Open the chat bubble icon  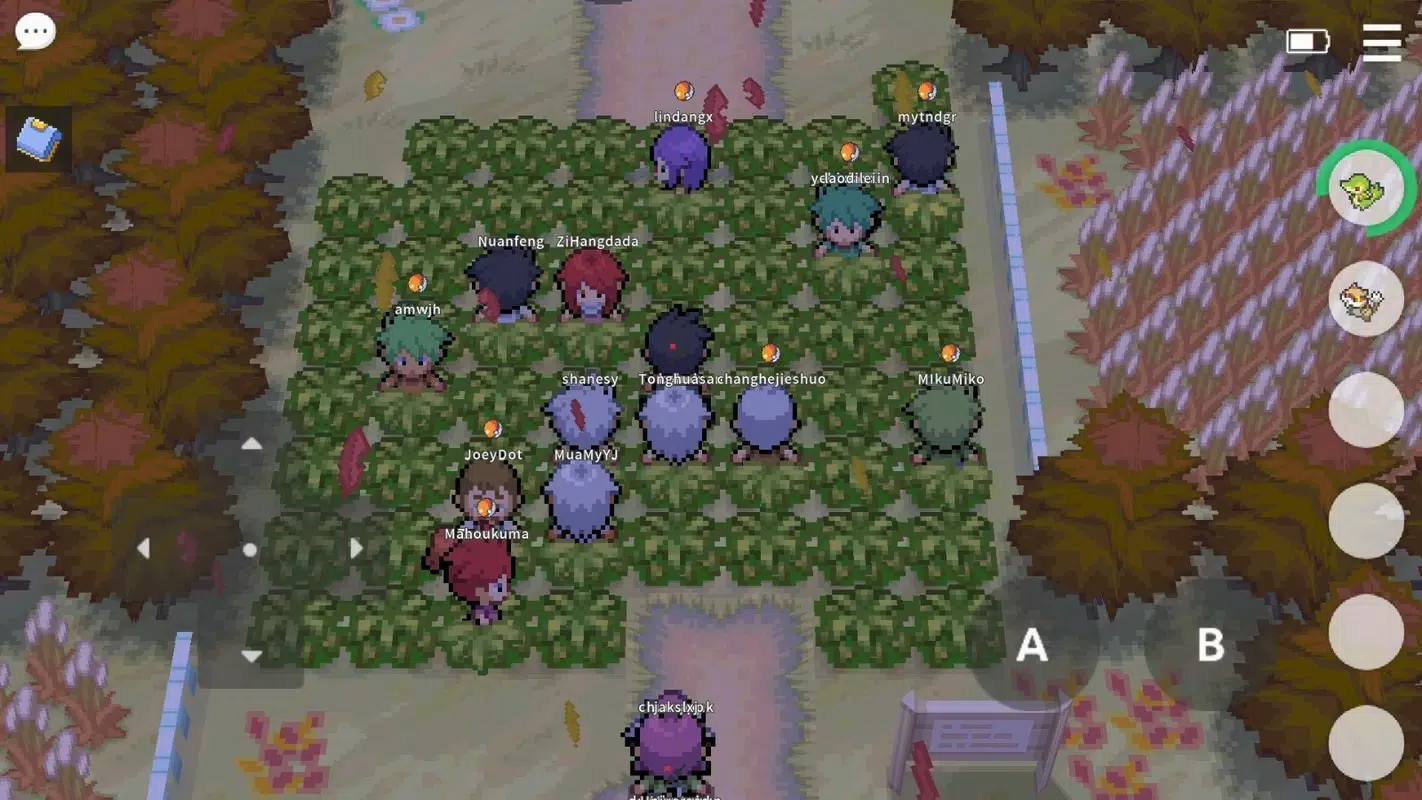pos(36,30)
